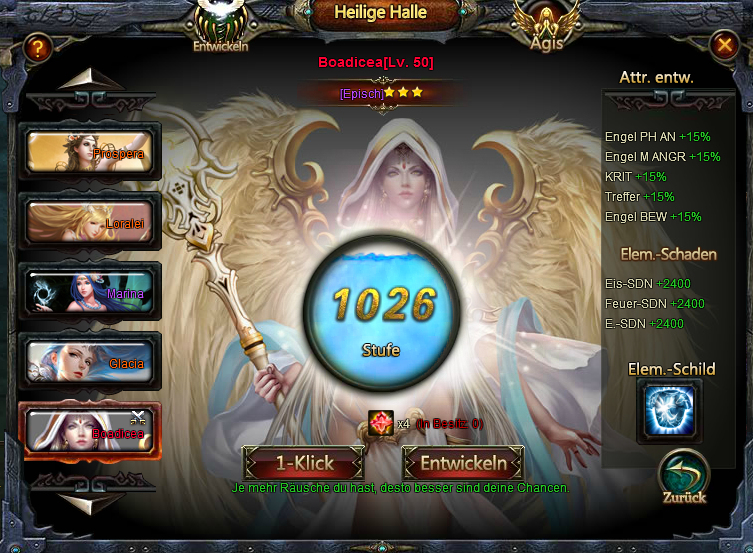Show the previous angels with up arrow
This screenshot has width=753, height=553.
click(x=90, y=82)
